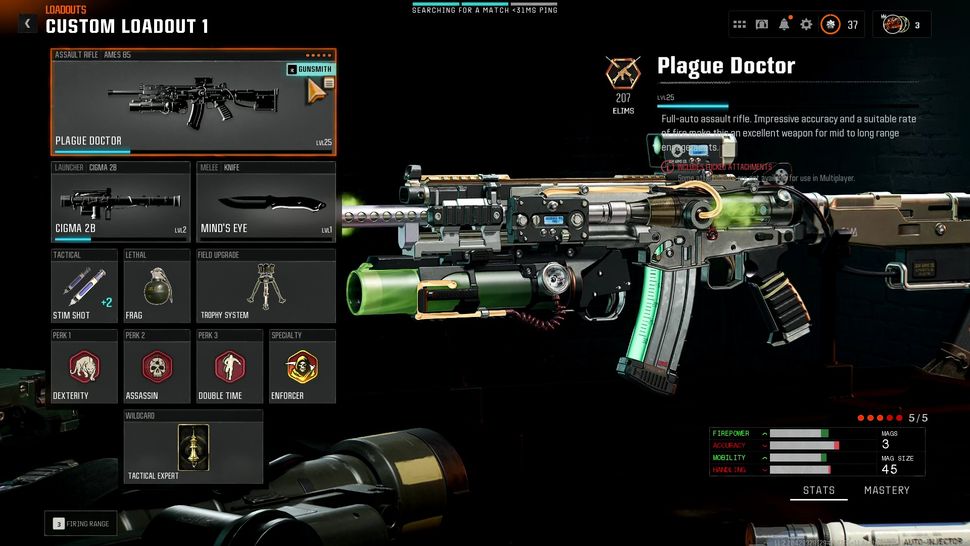This screenshot has width=970, height=546.
Task: Open the Stim Shot tactical slot
Action: pyautogui.click(x=84, y=284)
